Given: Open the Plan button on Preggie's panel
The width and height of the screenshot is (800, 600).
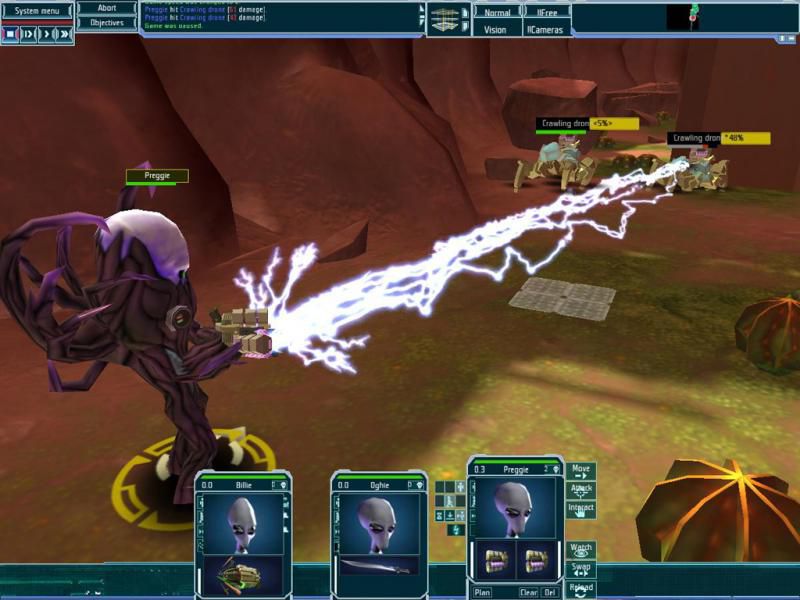Looking at the screenshot, I should pyautogui.click(x=482, y=592).
